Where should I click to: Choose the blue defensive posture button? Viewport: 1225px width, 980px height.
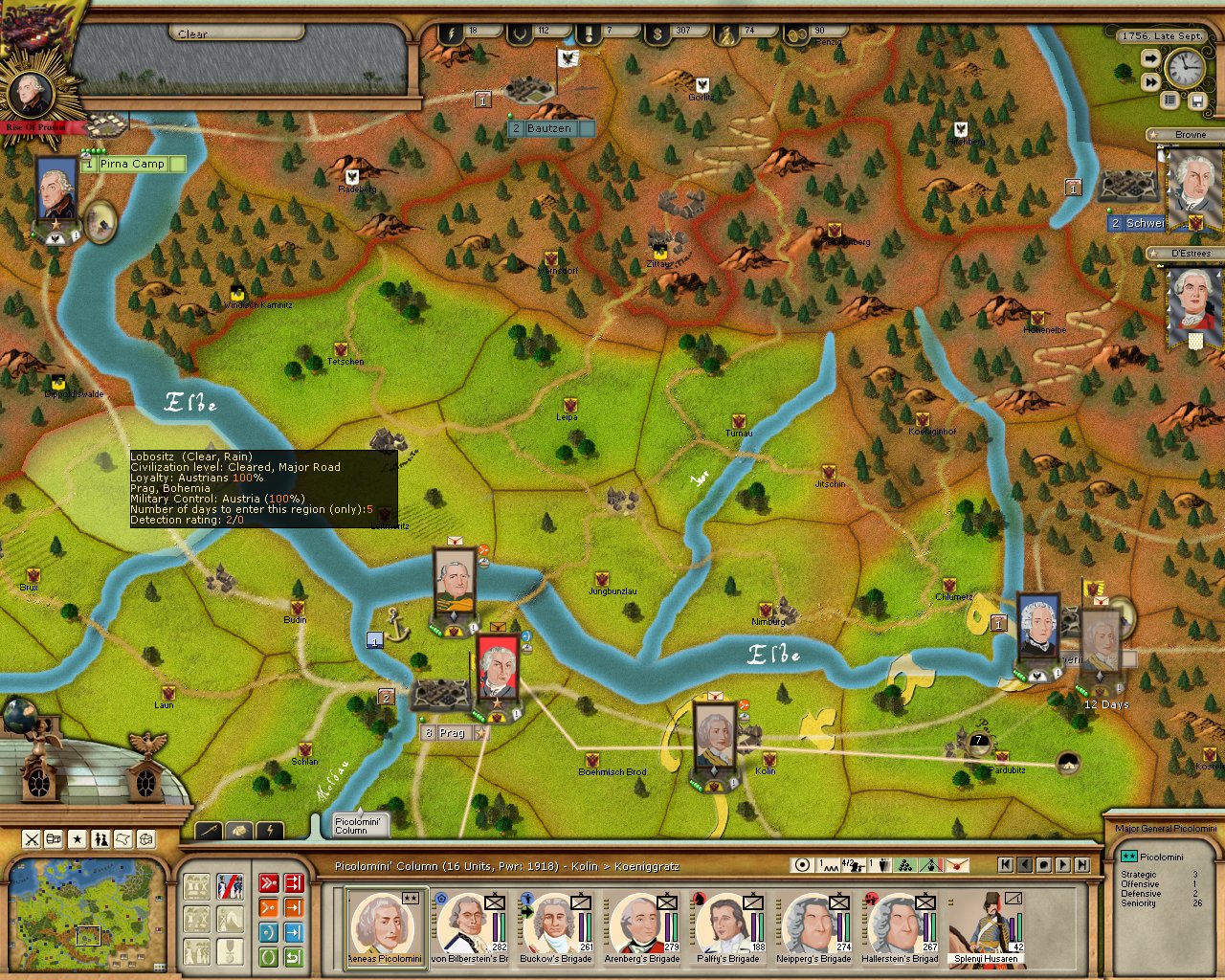coord(269,932)
